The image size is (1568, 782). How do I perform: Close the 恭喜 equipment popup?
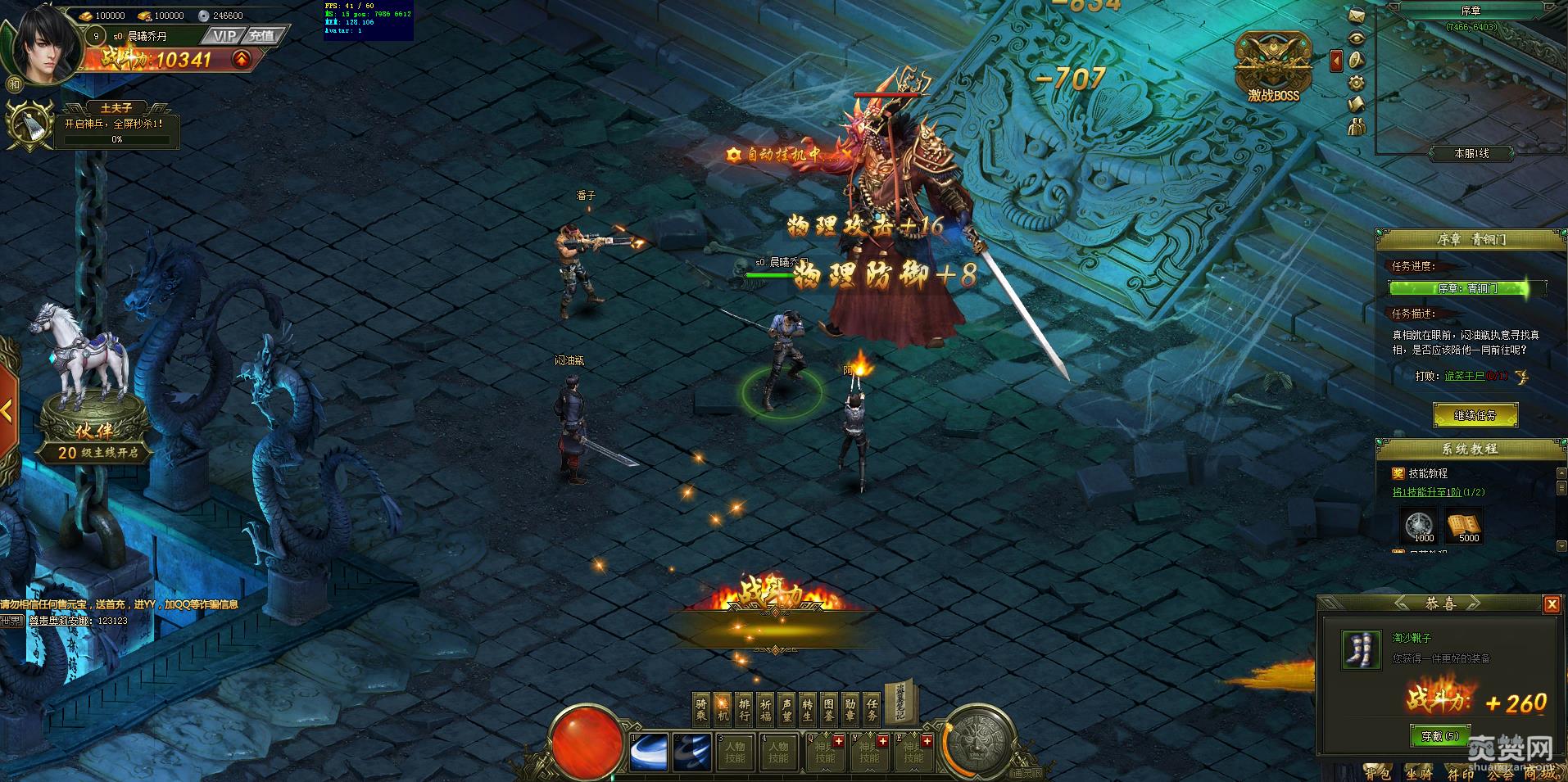tap(1551, 604)
